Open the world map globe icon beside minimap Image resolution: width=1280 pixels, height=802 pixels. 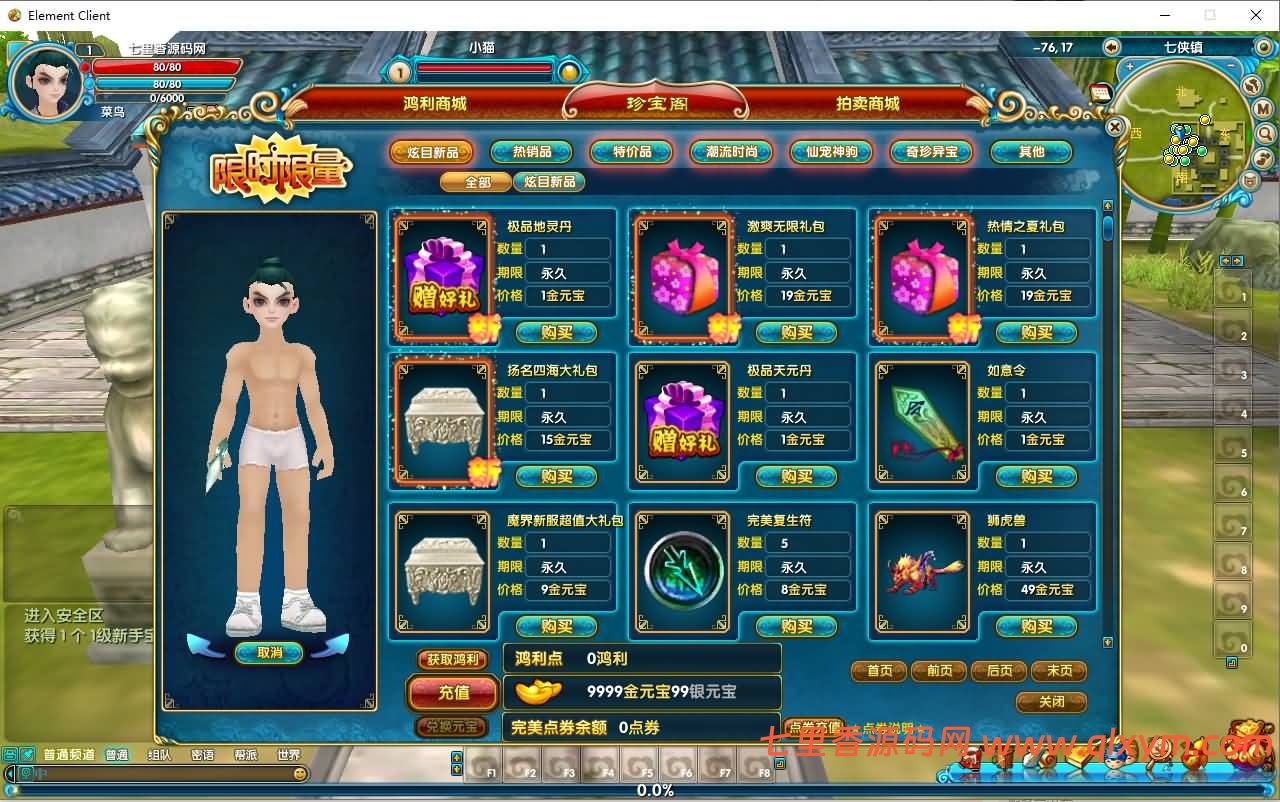tap(1264, 47)
